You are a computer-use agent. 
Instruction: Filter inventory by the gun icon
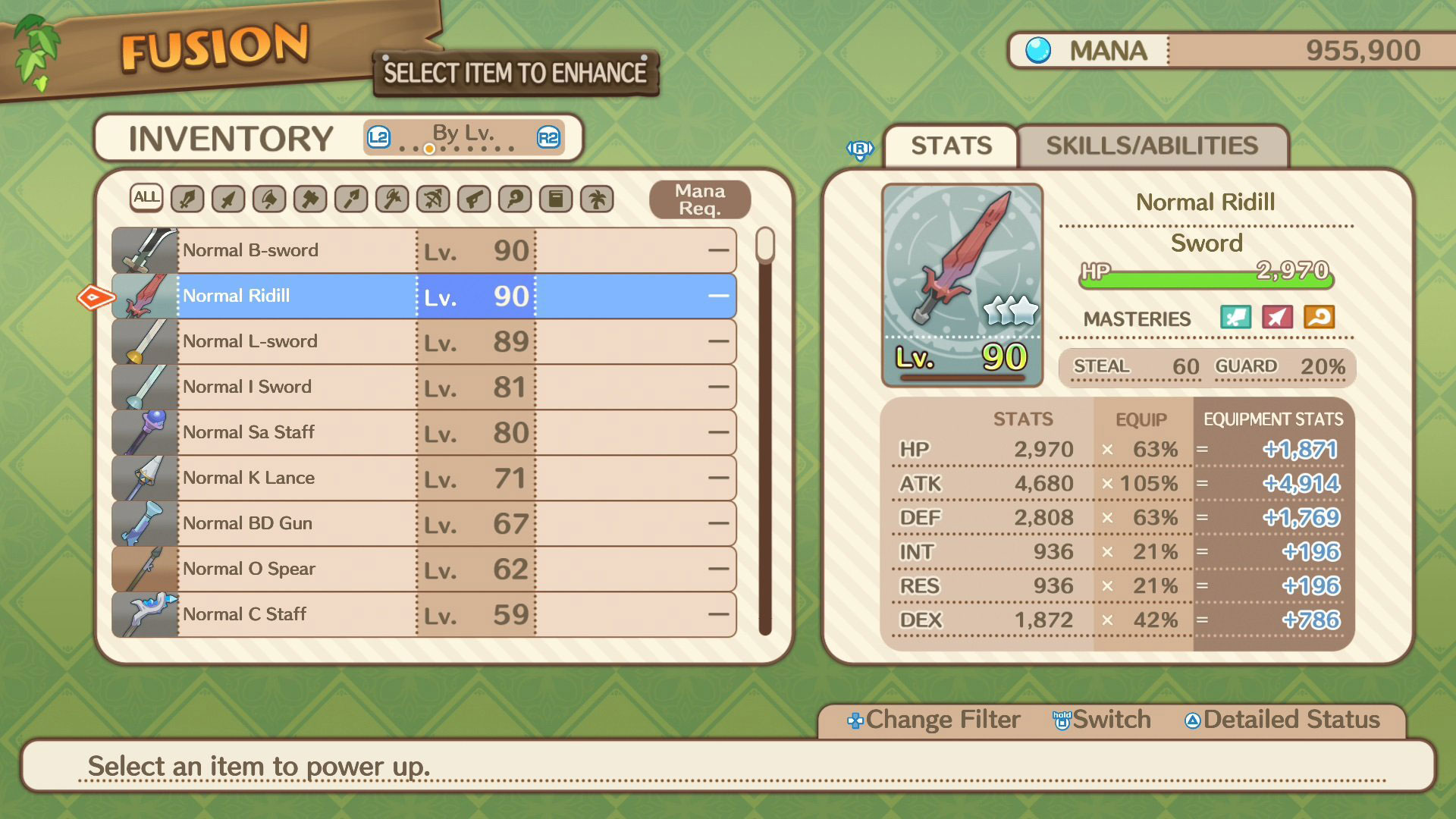[x=474, y=199]
